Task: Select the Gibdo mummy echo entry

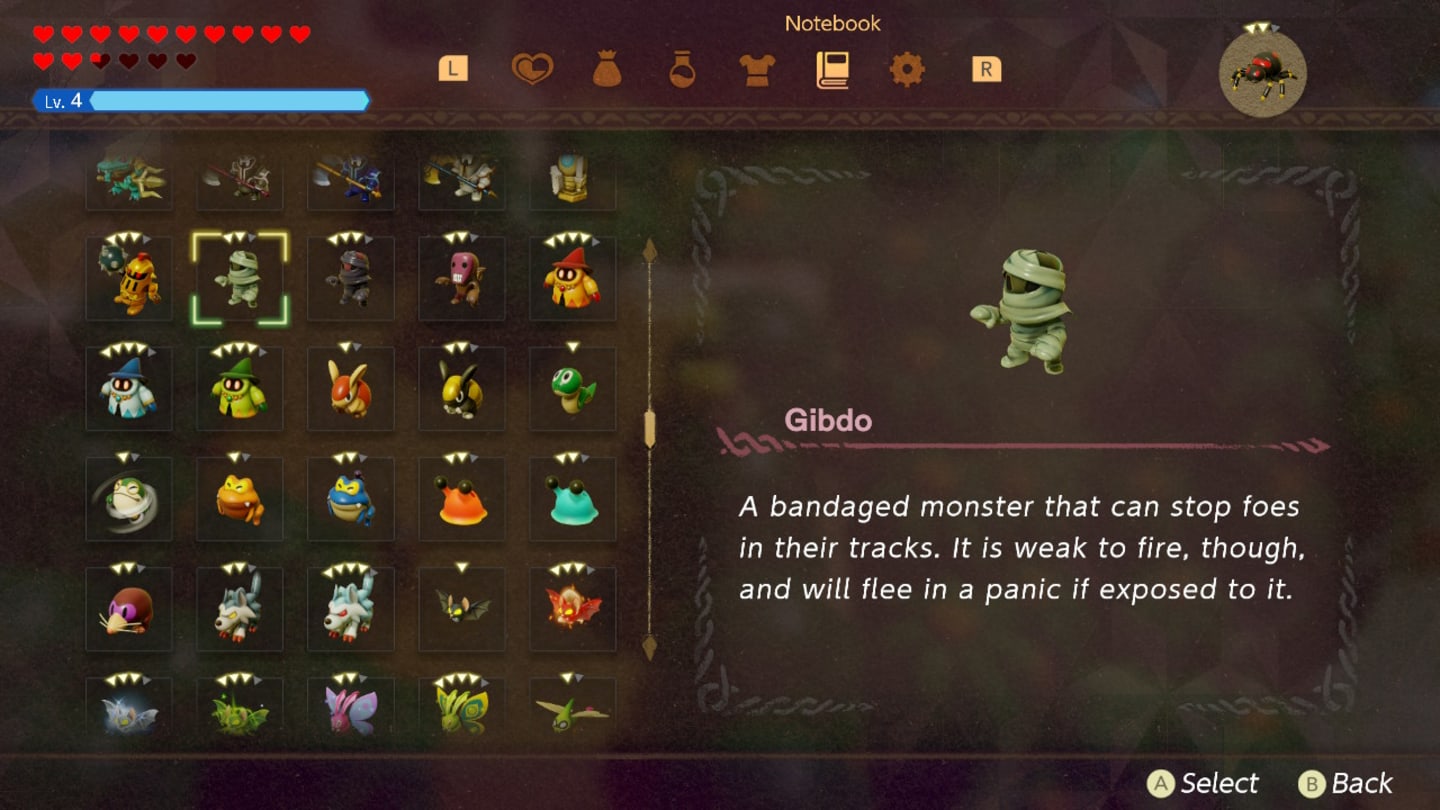Action: click(x=240, y=279)
